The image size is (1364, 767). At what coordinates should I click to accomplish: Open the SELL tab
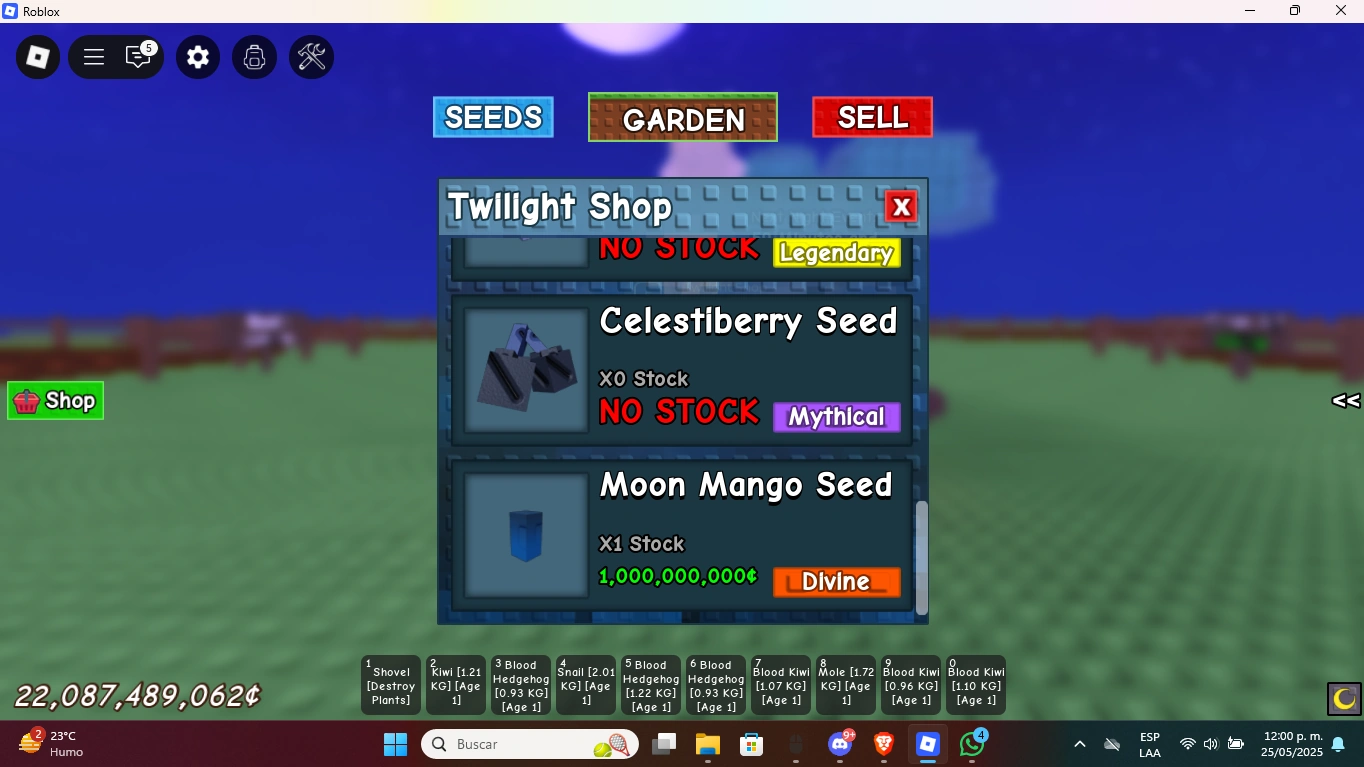pyautogui.click(x=871, y=117)
